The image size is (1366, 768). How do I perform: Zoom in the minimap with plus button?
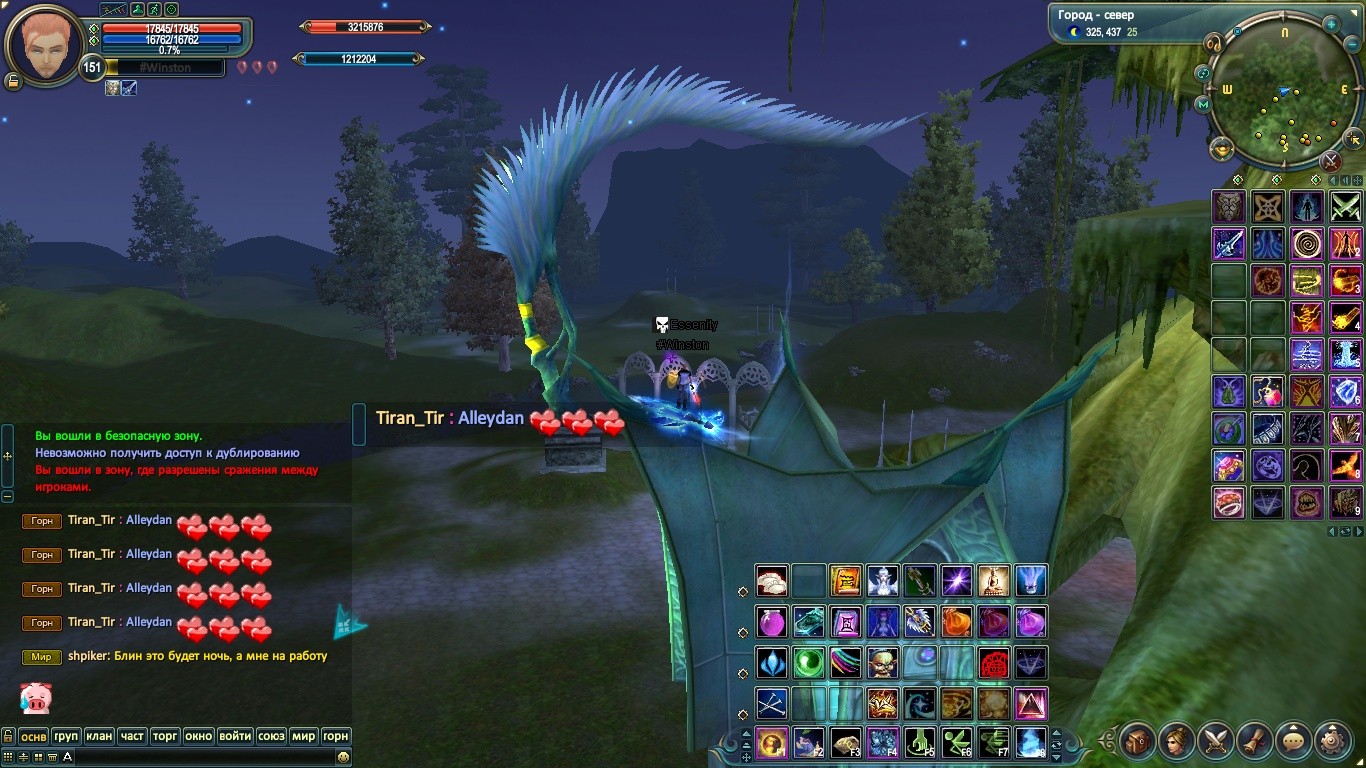[1331, 24]
